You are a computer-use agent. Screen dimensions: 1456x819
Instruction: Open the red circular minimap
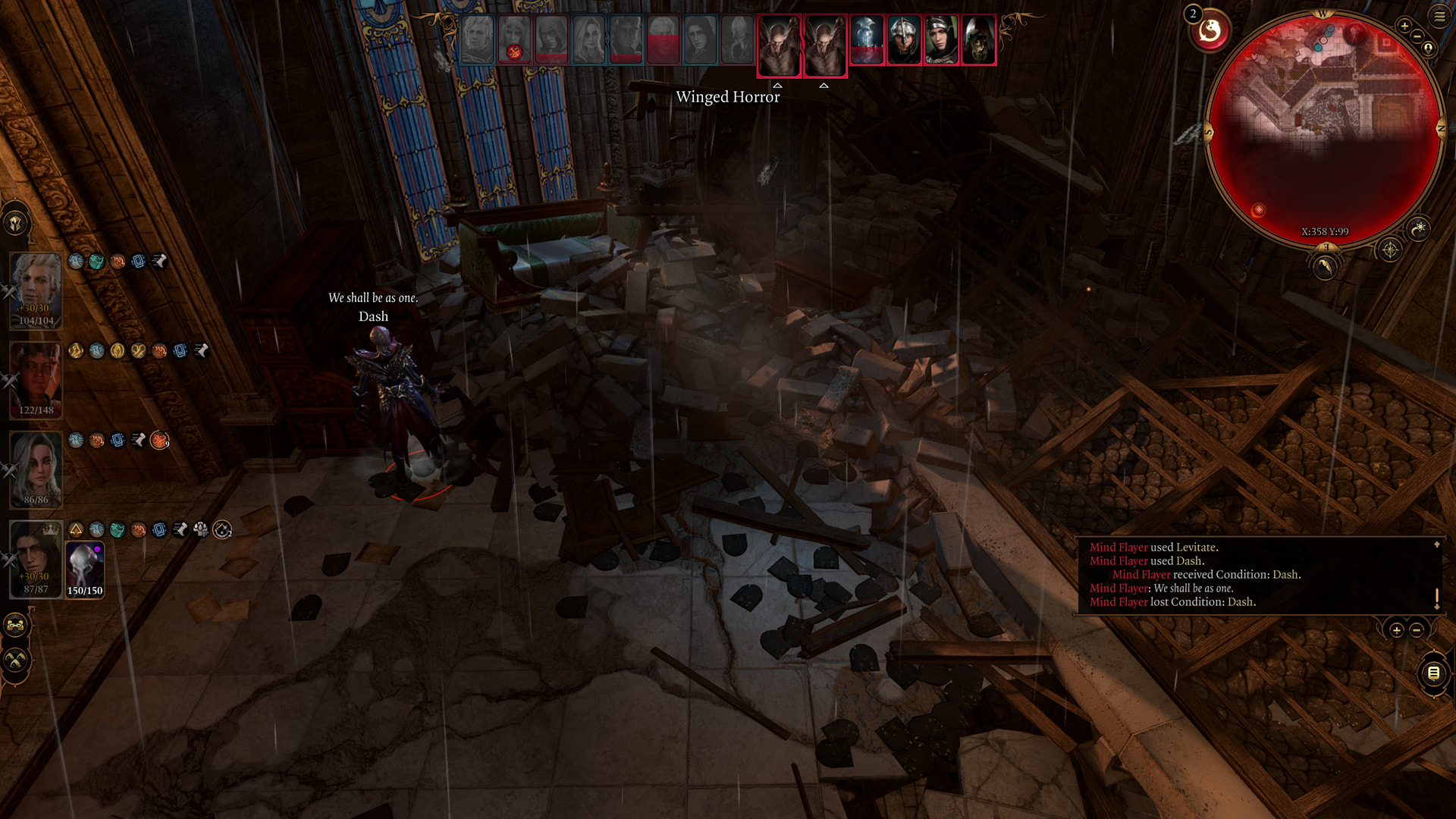pos(1323,129)
